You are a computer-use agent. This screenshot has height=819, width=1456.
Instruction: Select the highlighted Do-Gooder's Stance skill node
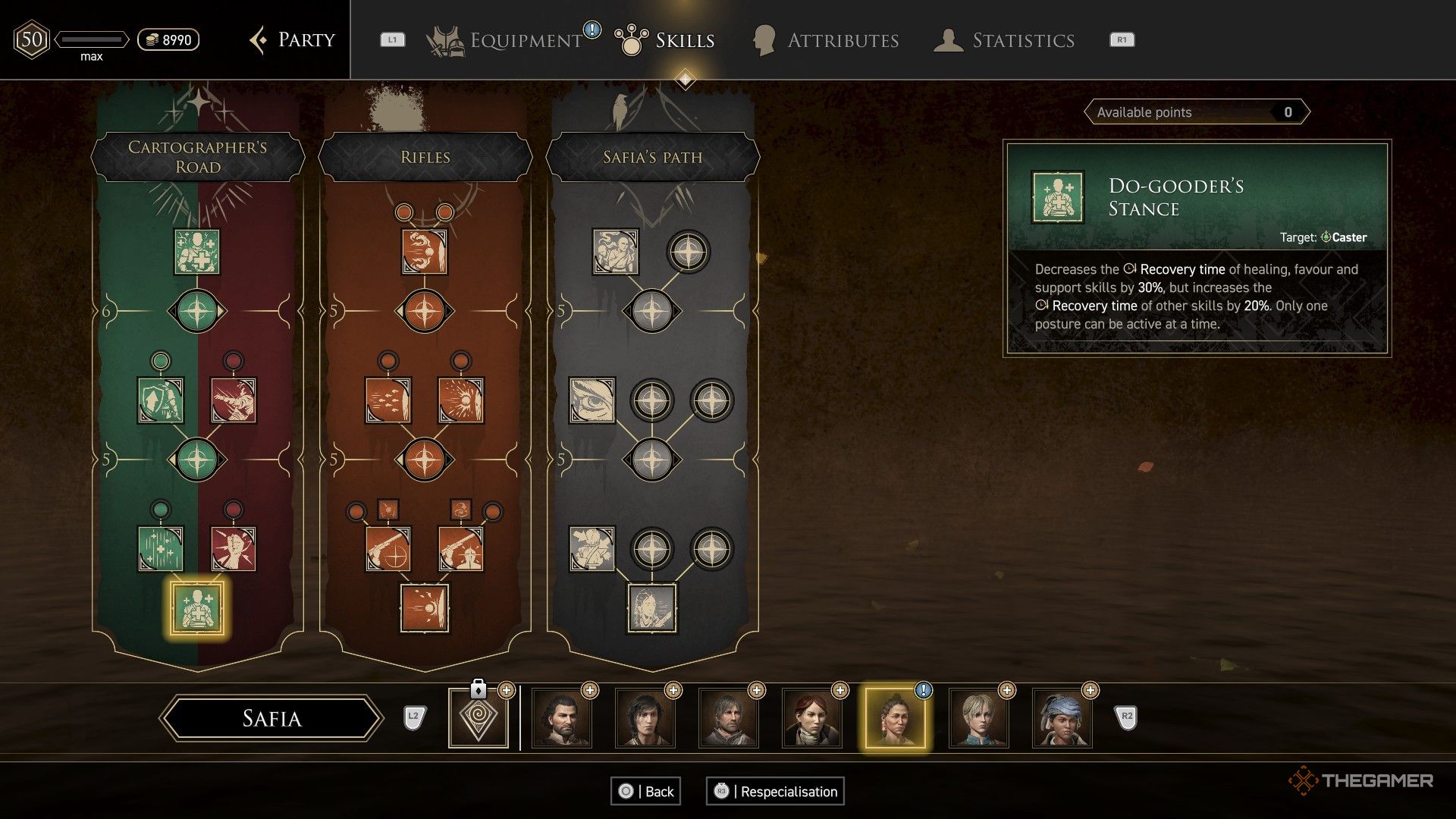click(x=197, y=607)
